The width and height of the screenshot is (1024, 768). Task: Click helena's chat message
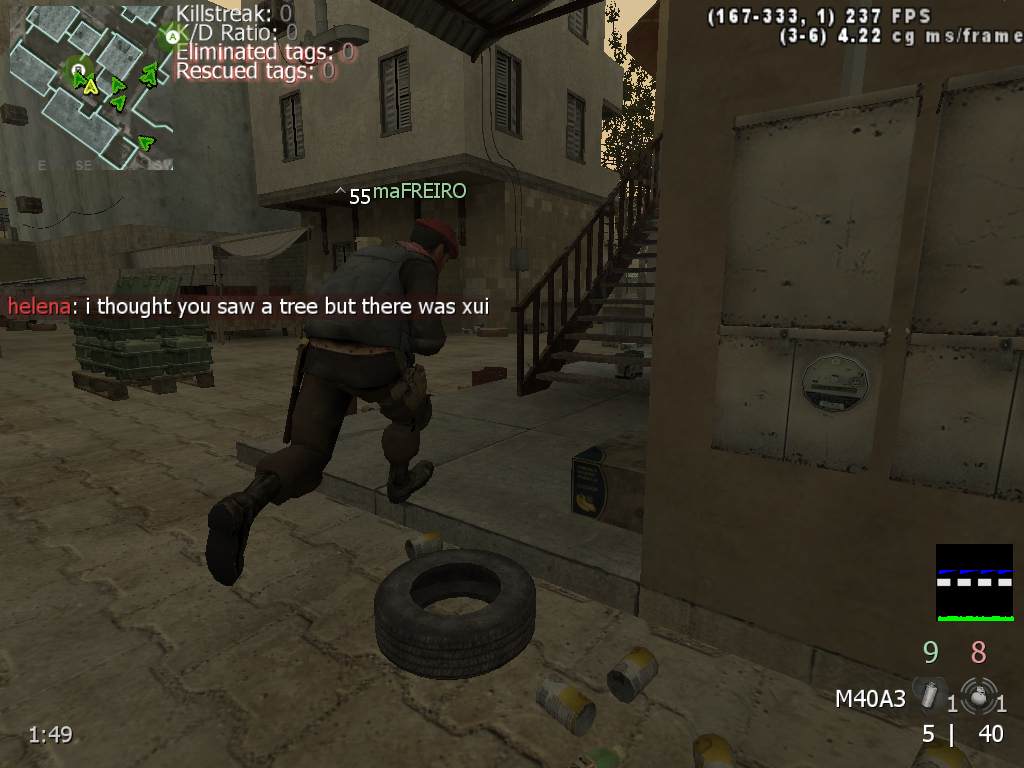click(248, 306)
